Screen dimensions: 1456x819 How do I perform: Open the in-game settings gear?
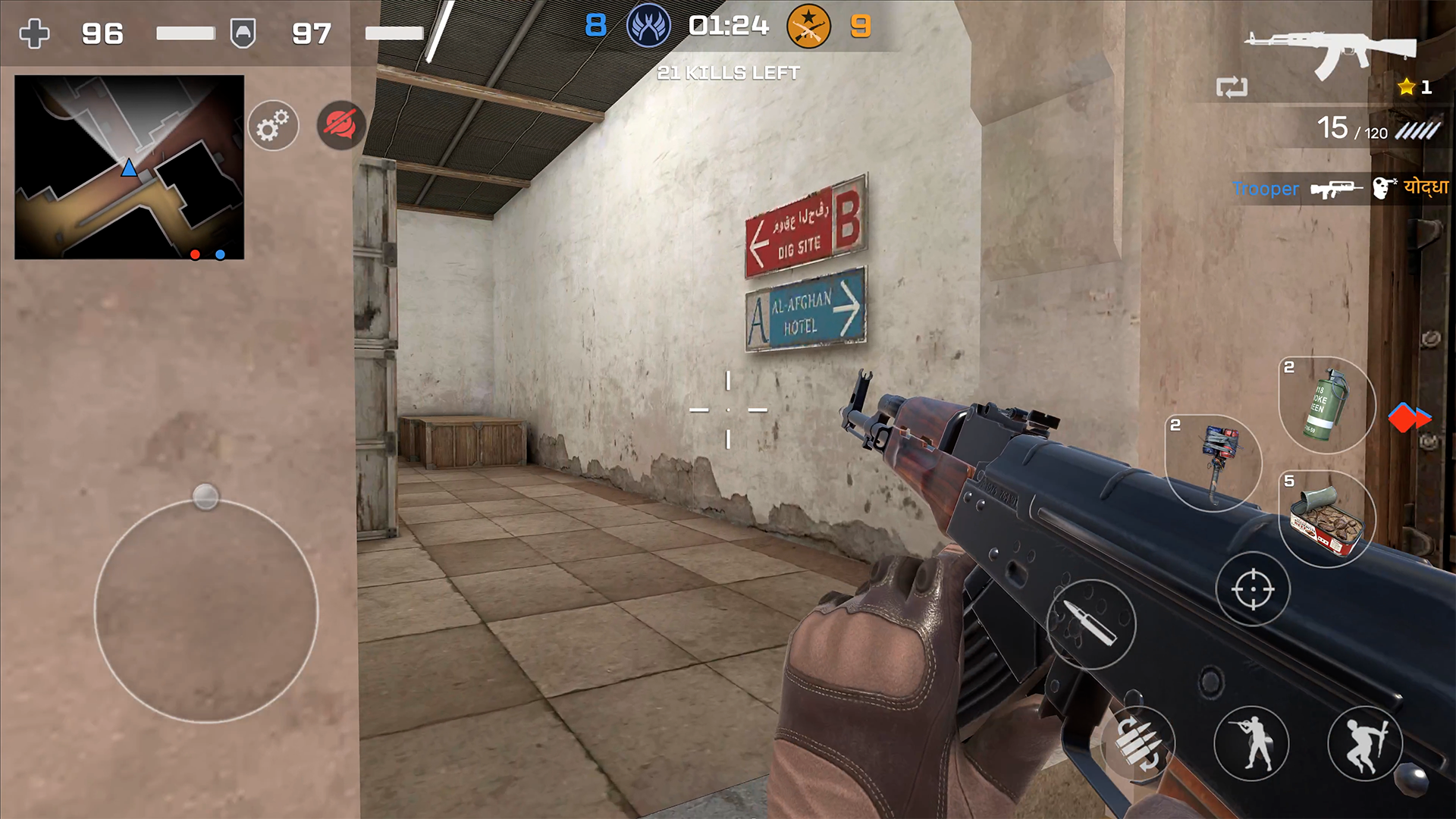273,125
